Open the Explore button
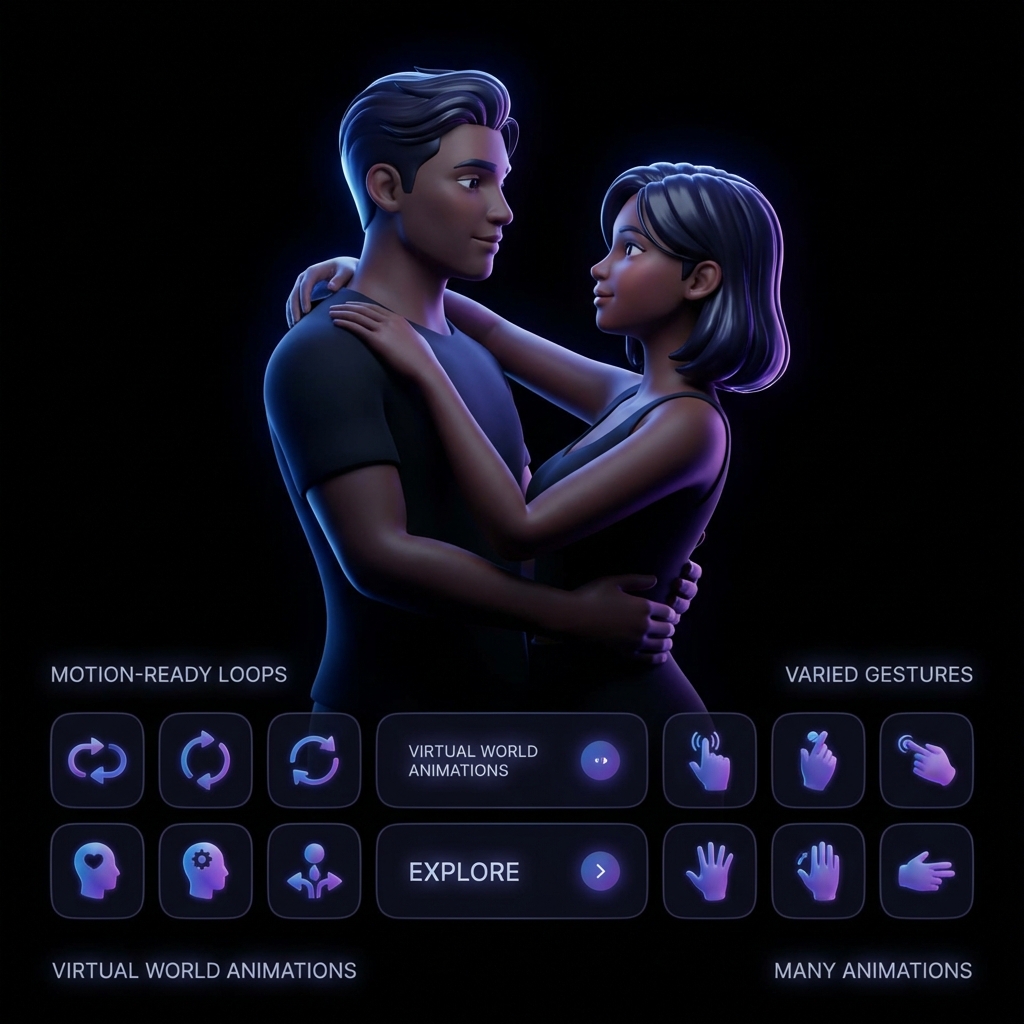 point(511,871)
